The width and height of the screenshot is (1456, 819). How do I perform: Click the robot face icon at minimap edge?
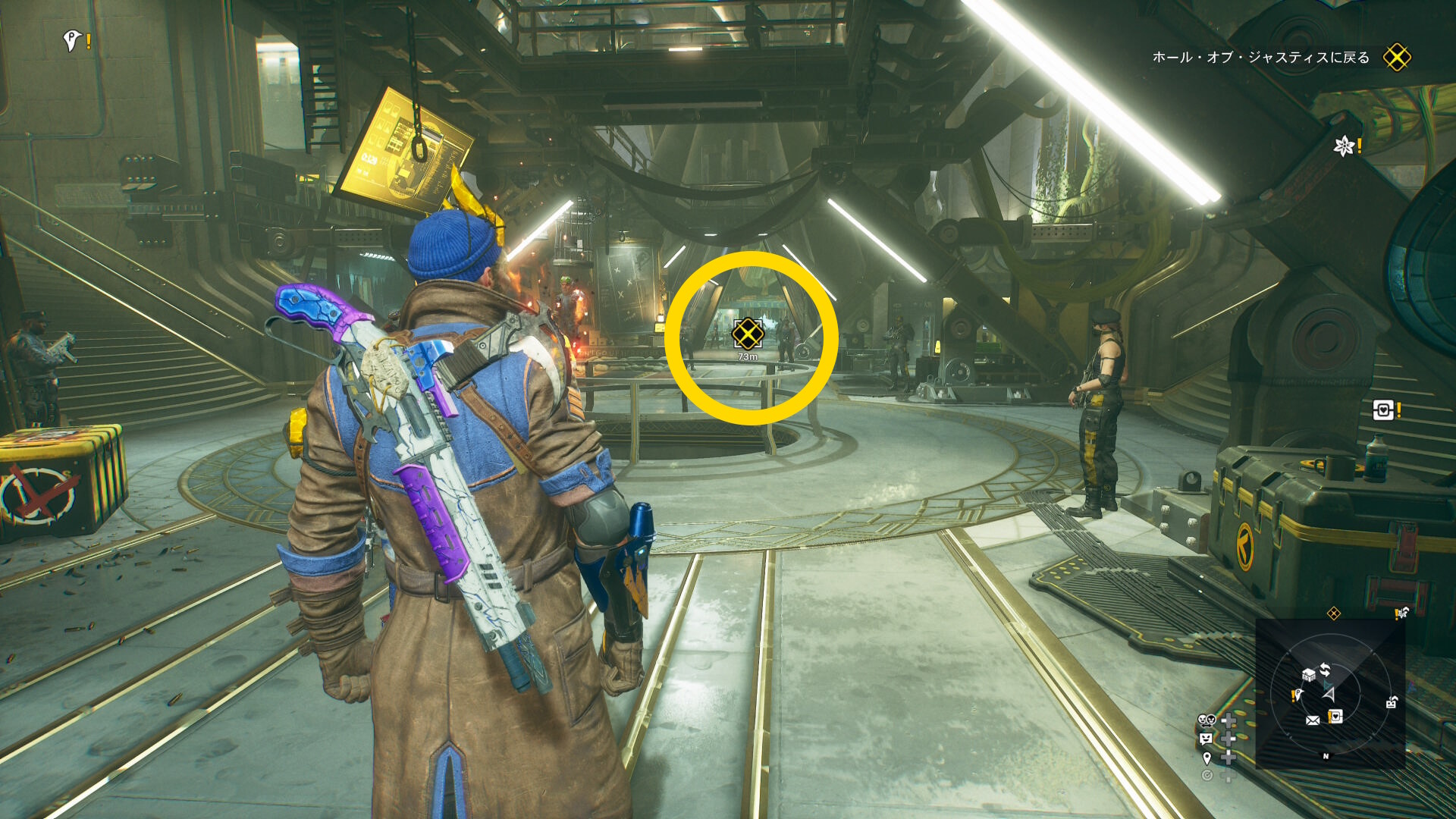(x=1392, y=702)
